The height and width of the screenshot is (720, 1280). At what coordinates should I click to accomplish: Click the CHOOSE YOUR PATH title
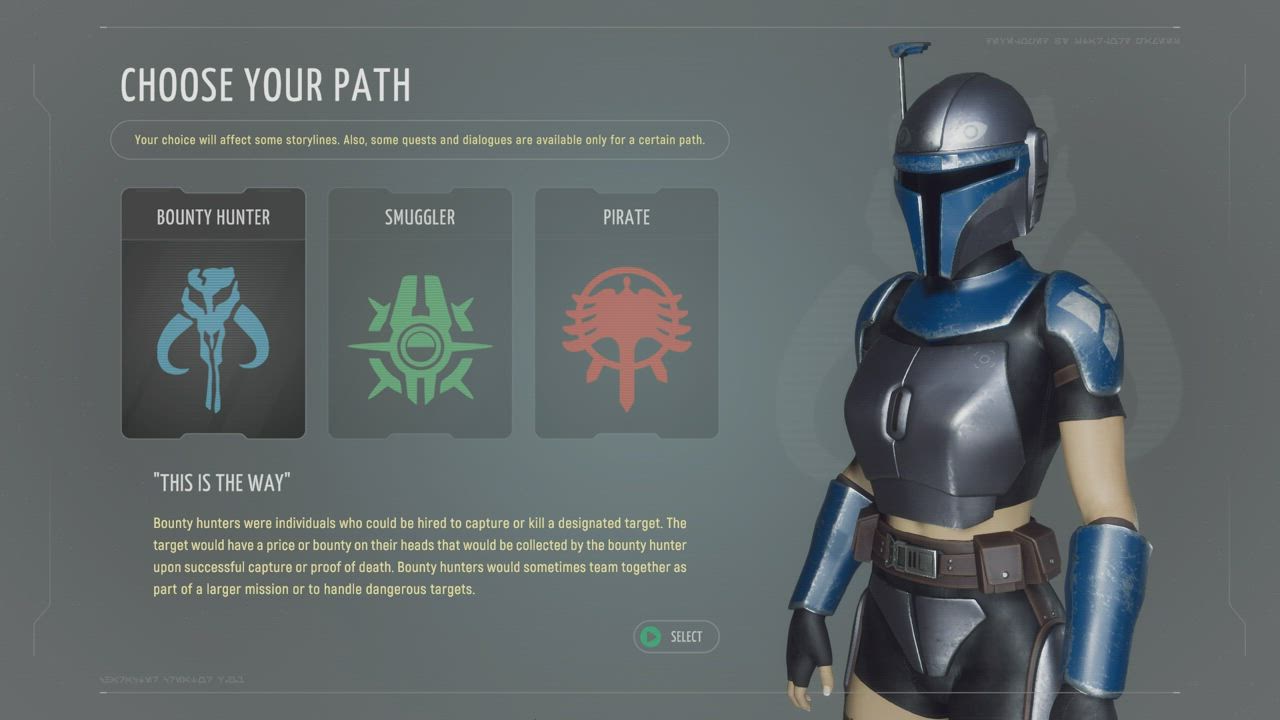tap(264, 86)
